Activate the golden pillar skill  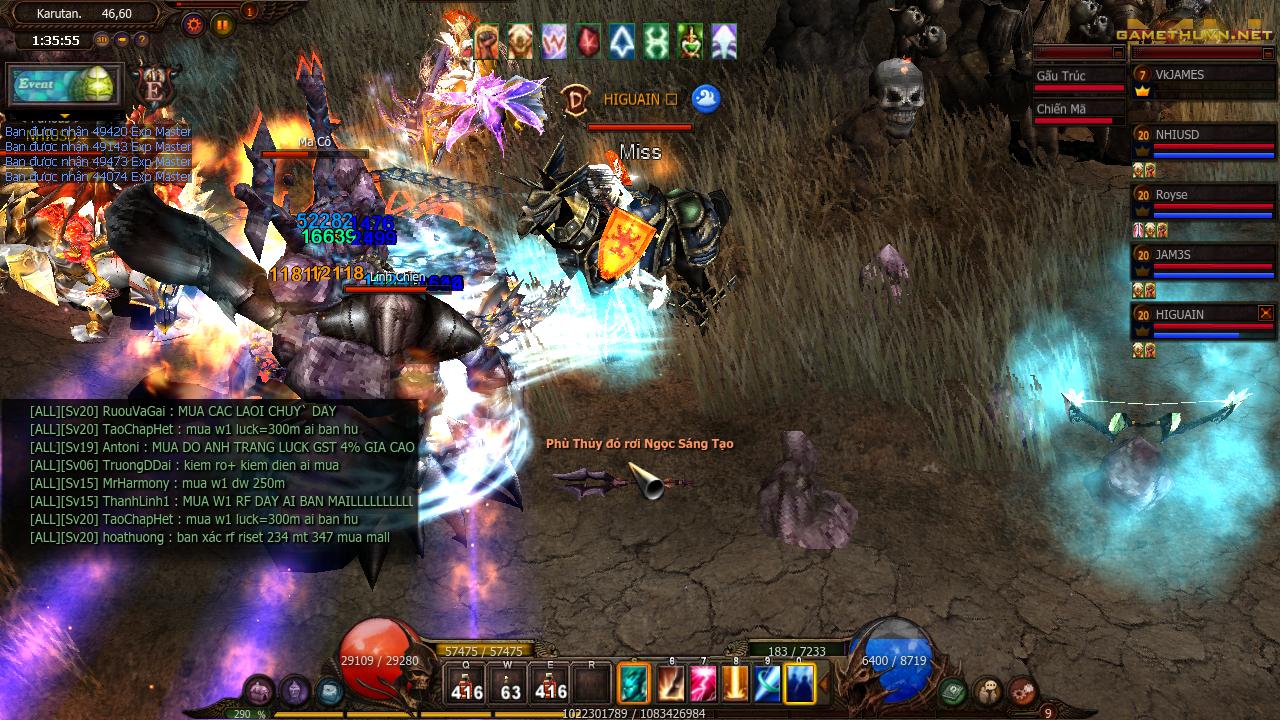(x=736, y=684)
